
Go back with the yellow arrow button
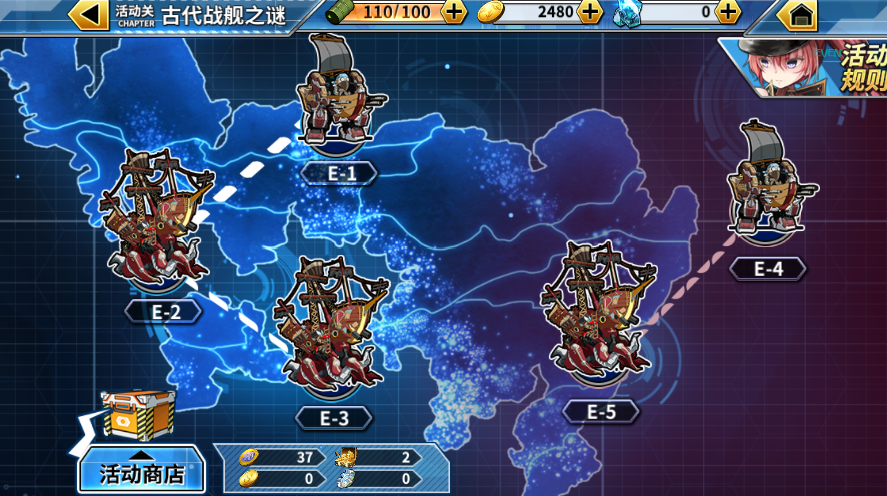coord(89,14)
